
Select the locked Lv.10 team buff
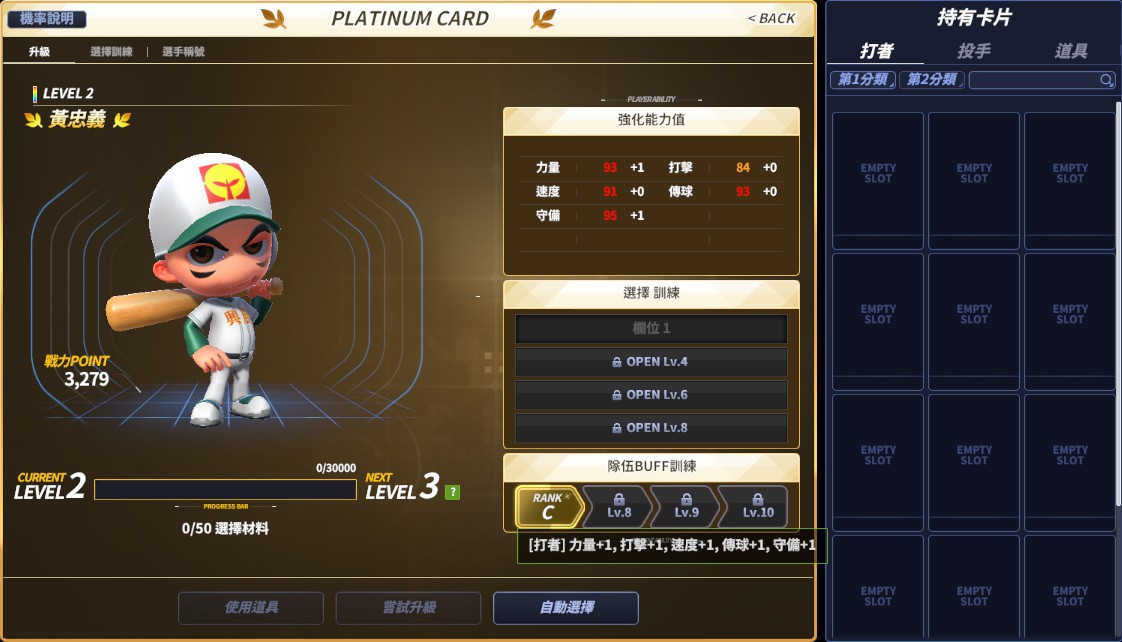[756, 507]
